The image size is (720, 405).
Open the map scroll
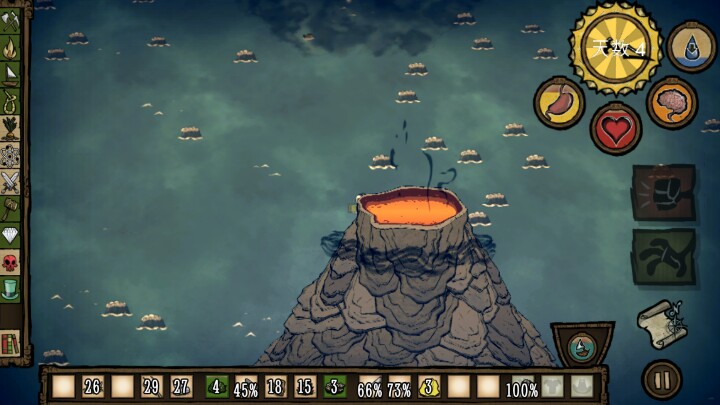tap(661, 323)
